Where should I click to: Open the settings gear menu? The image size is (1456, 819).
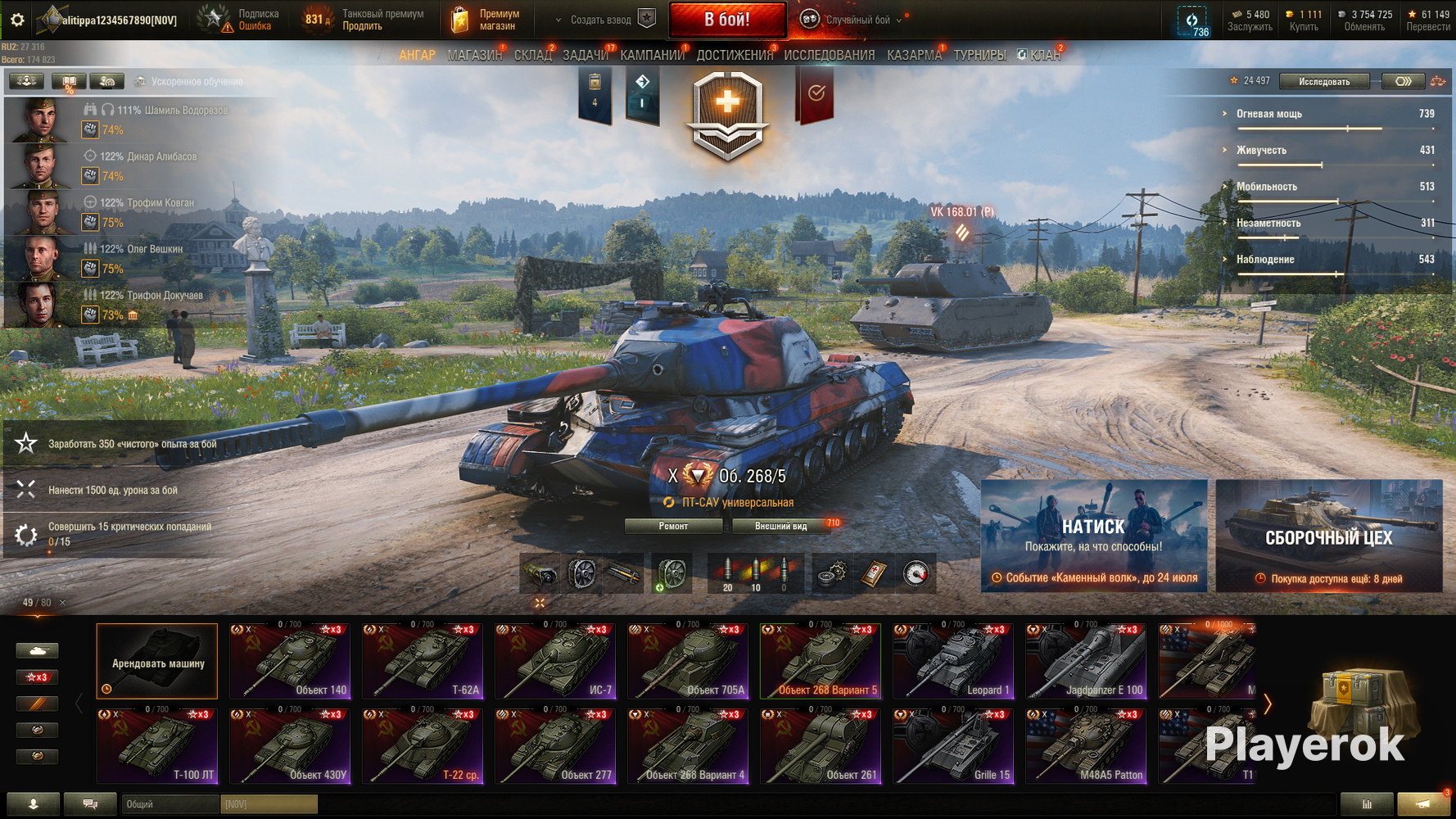(17, 20)
